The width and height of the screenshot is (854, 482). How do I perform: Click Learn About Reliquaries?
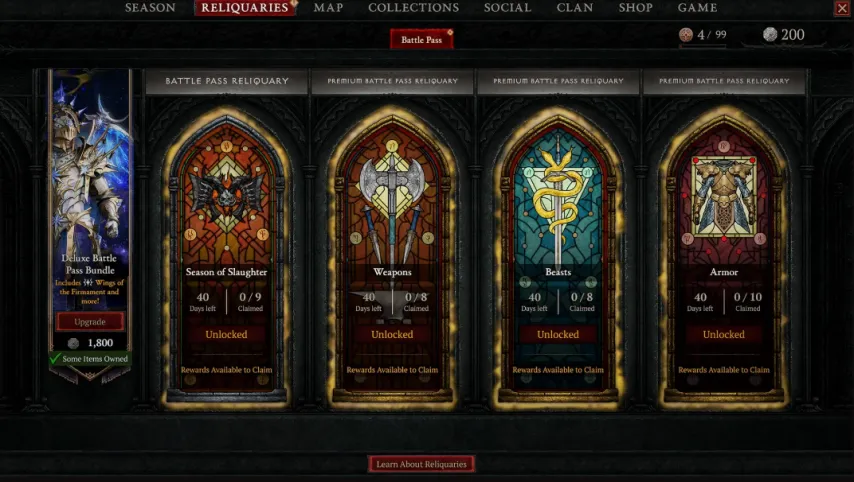421,464
